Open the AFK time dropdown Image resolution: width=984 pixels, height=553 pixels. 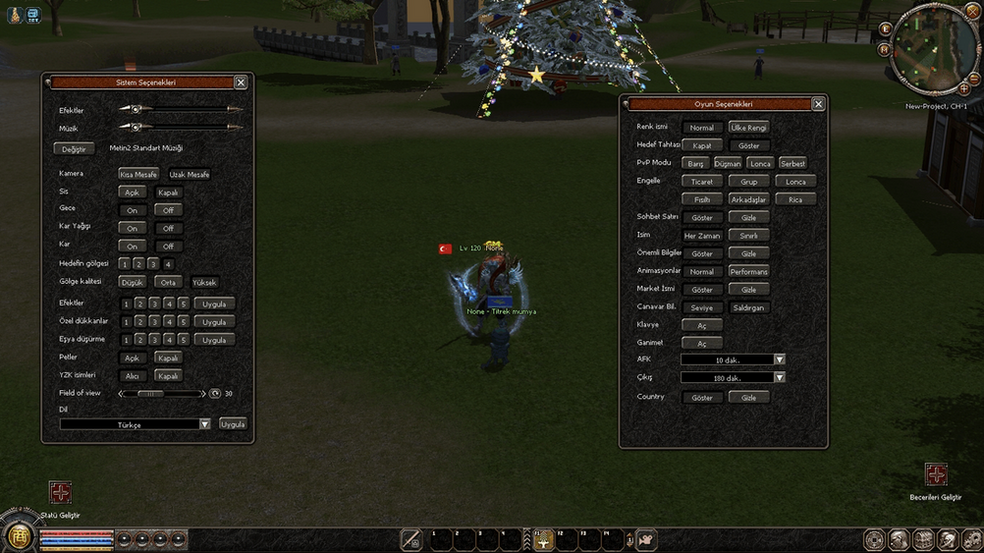point(779,360)
